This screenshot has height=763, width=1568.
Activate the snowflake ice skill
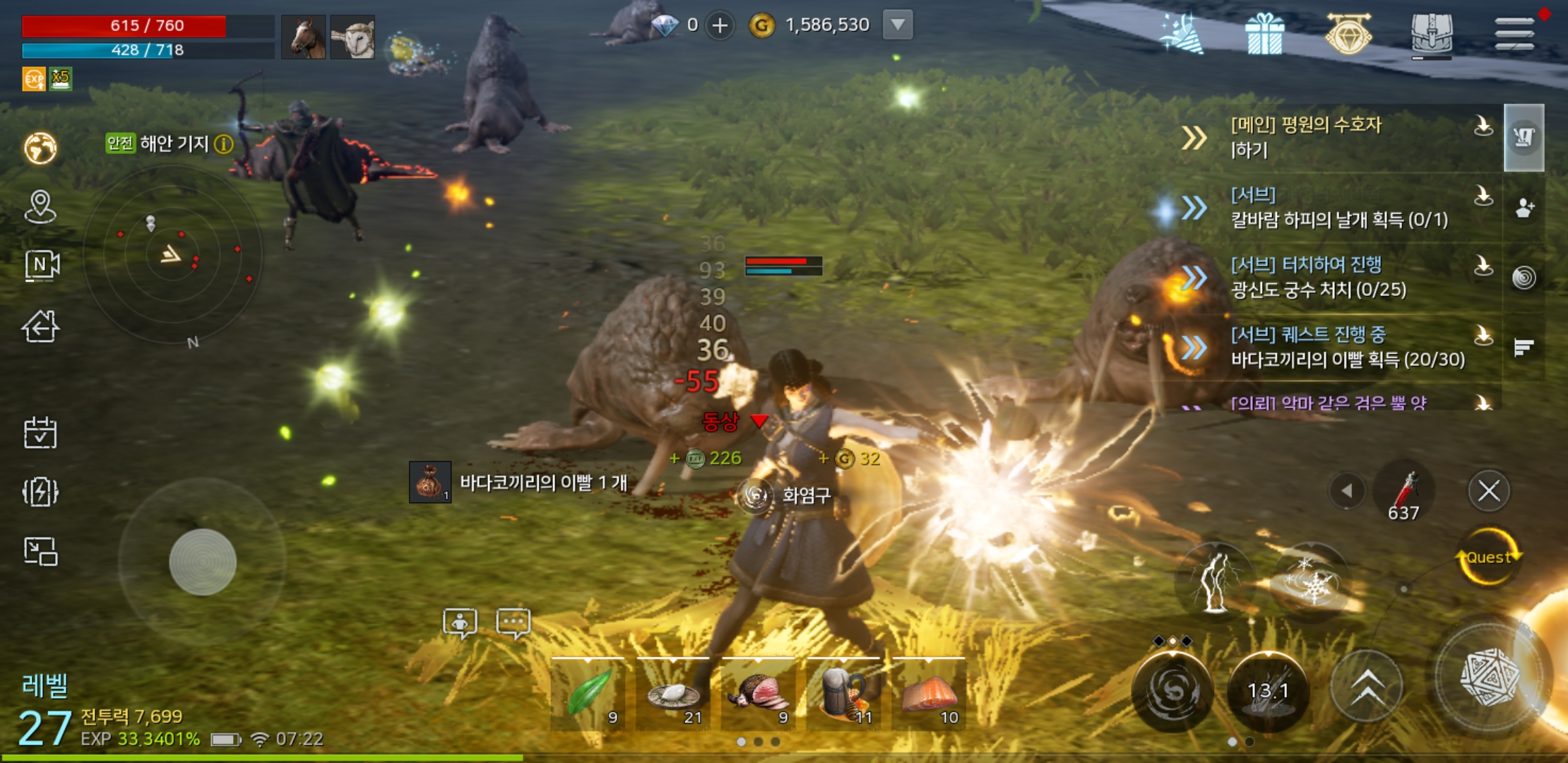click(x=1311, y=582)
